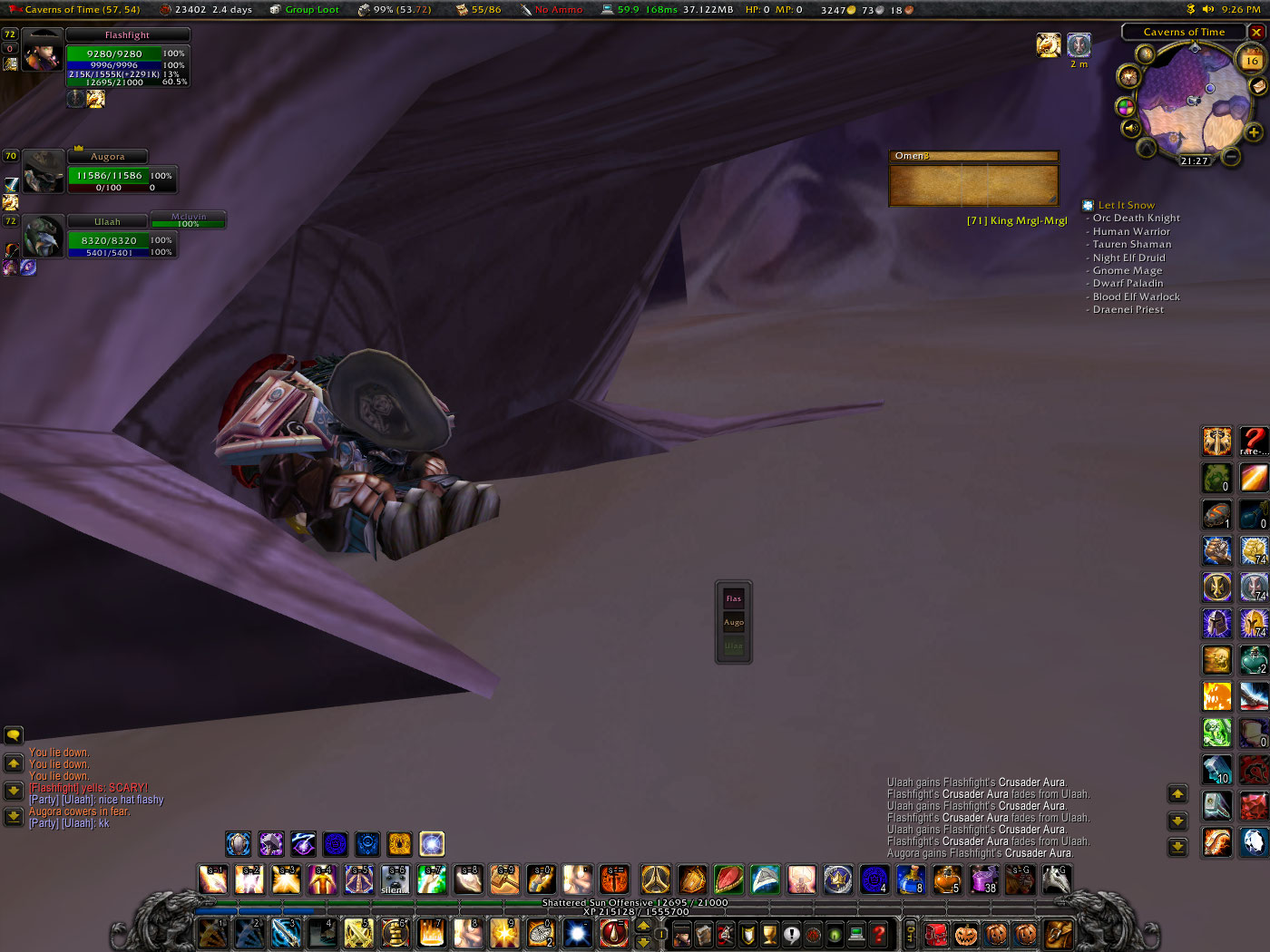Click the red 'rare' question mark slot
The height and width of the screenshot is (952, 1270).
(x=1254, y=441)
